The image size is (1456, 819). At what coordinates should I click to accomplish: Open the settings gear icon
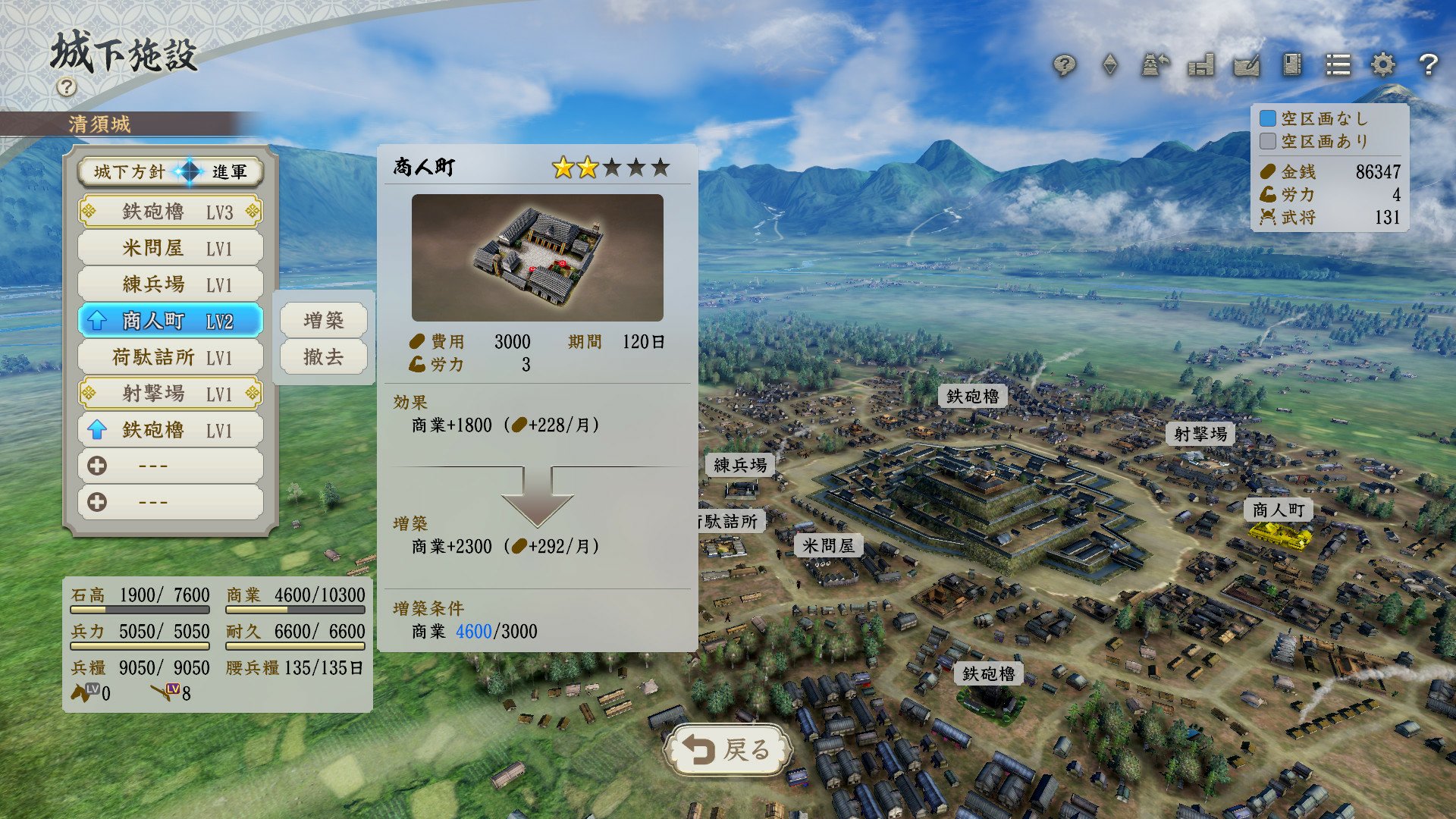(1382, 67)
